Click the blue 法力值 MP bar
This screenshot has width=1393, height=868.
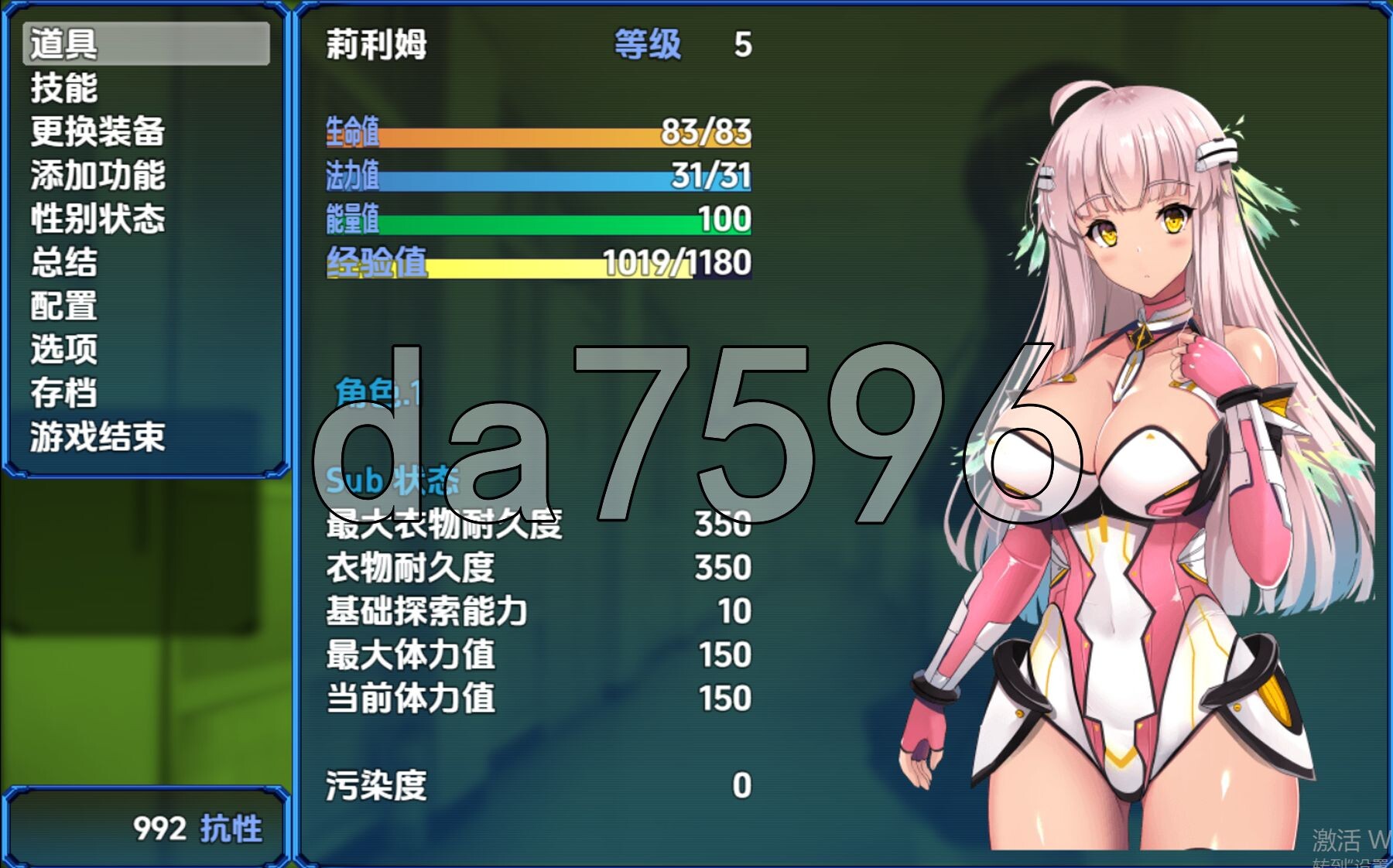(542, 178)
